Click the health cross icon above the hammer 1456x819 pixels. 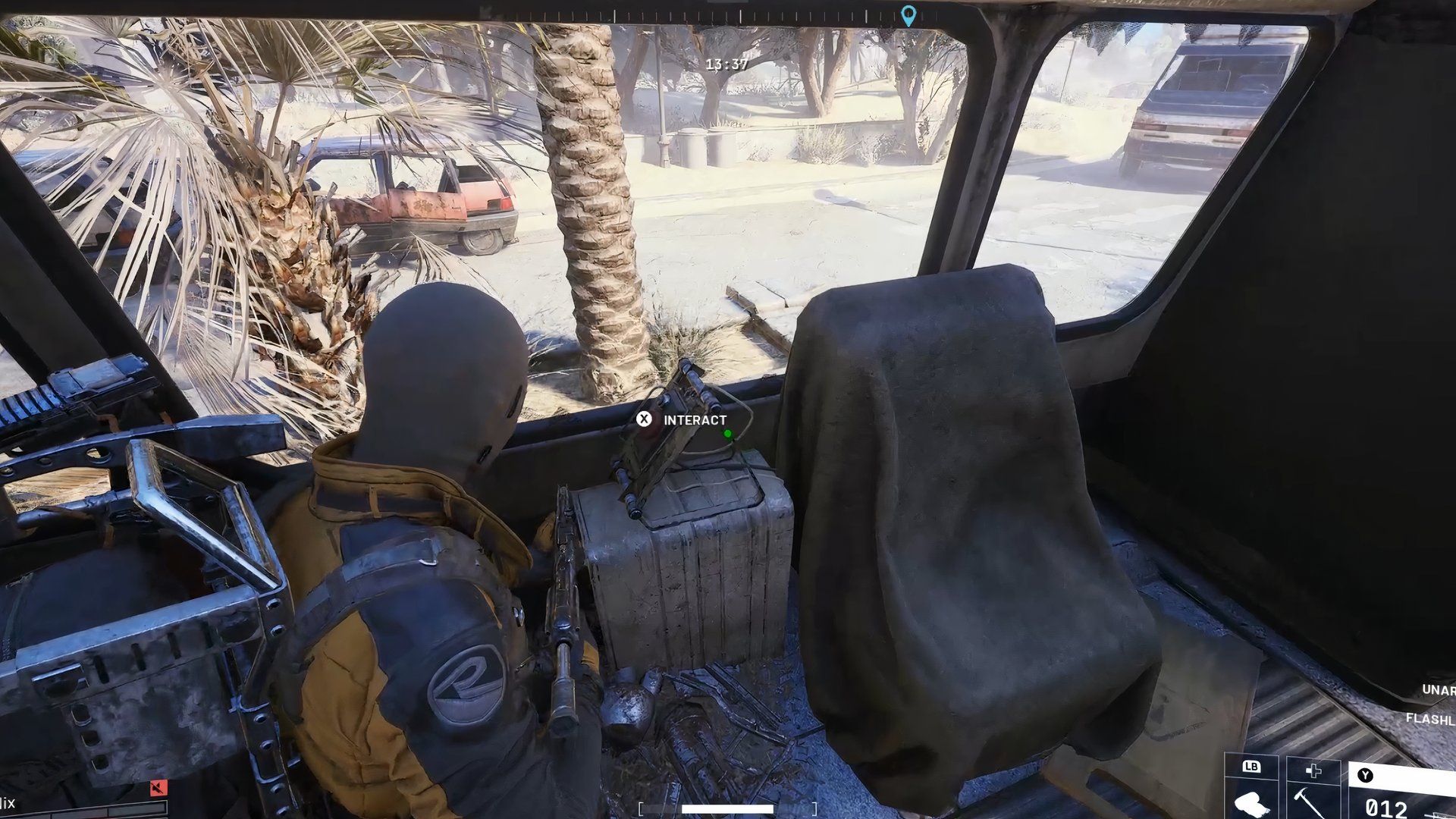pyautogui.click(x=1313, y=771)
